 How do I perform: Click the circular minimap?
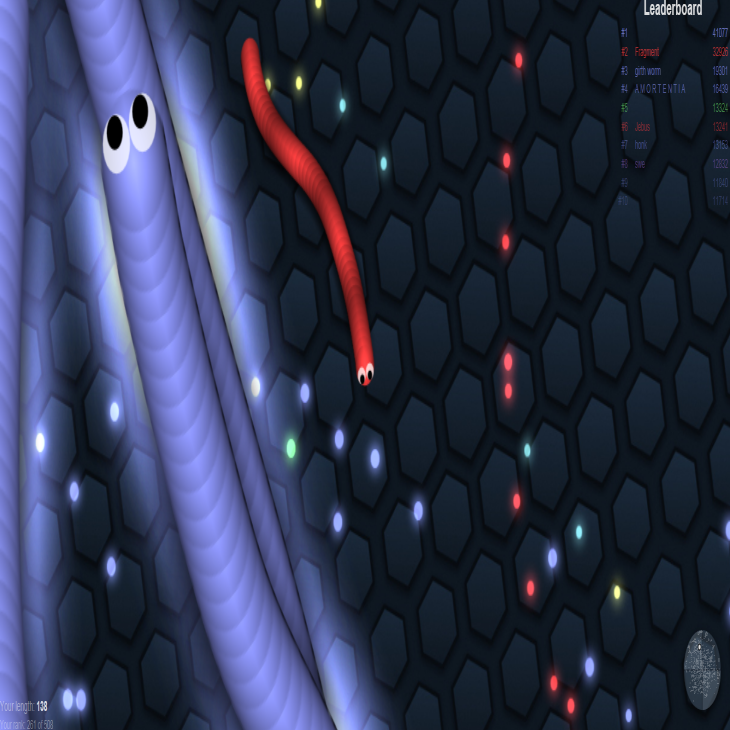(x=701, y=670)
